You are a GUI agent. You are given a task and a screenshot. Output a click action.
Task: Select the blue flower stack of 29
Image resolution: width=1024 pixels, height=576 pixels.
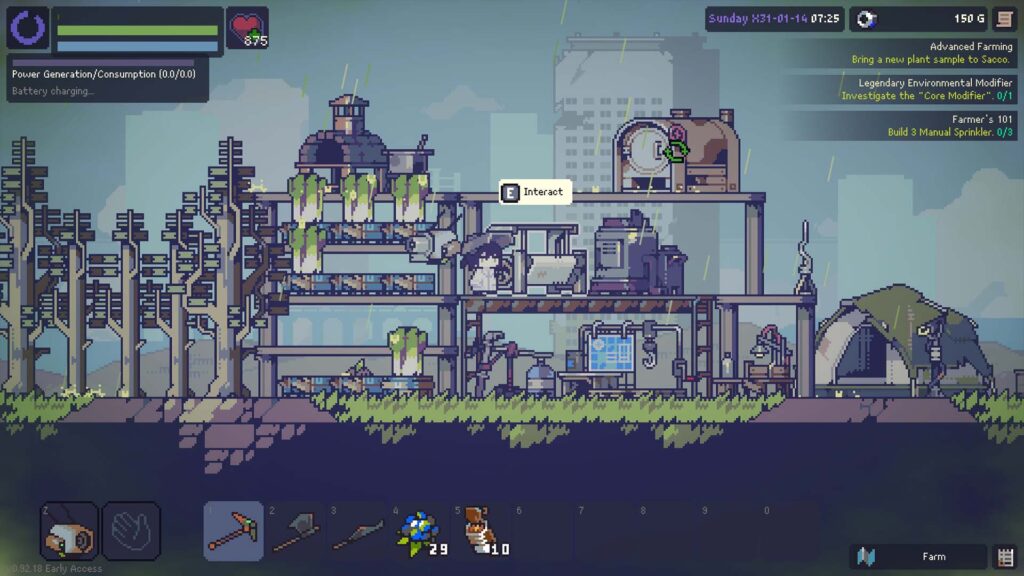point(418,531)
